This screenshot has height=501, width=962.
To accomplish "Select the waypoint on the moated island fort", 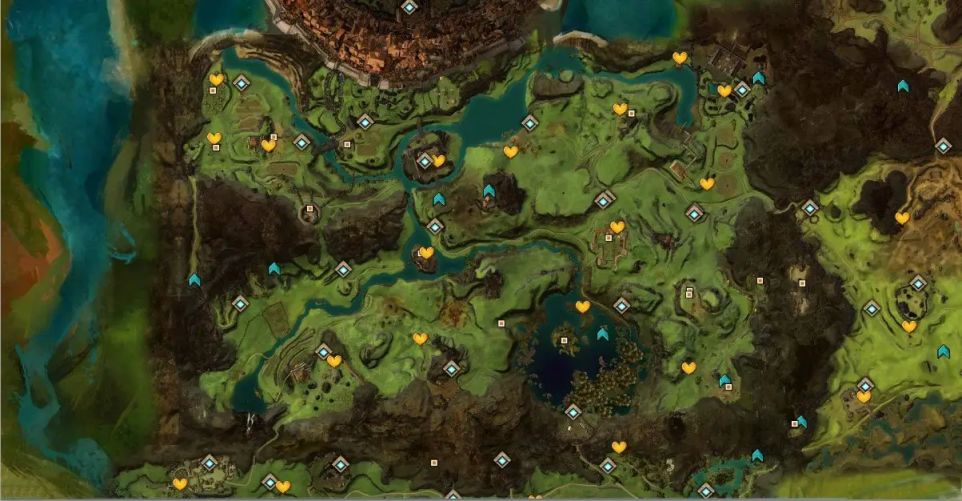I will pos(425,160).
